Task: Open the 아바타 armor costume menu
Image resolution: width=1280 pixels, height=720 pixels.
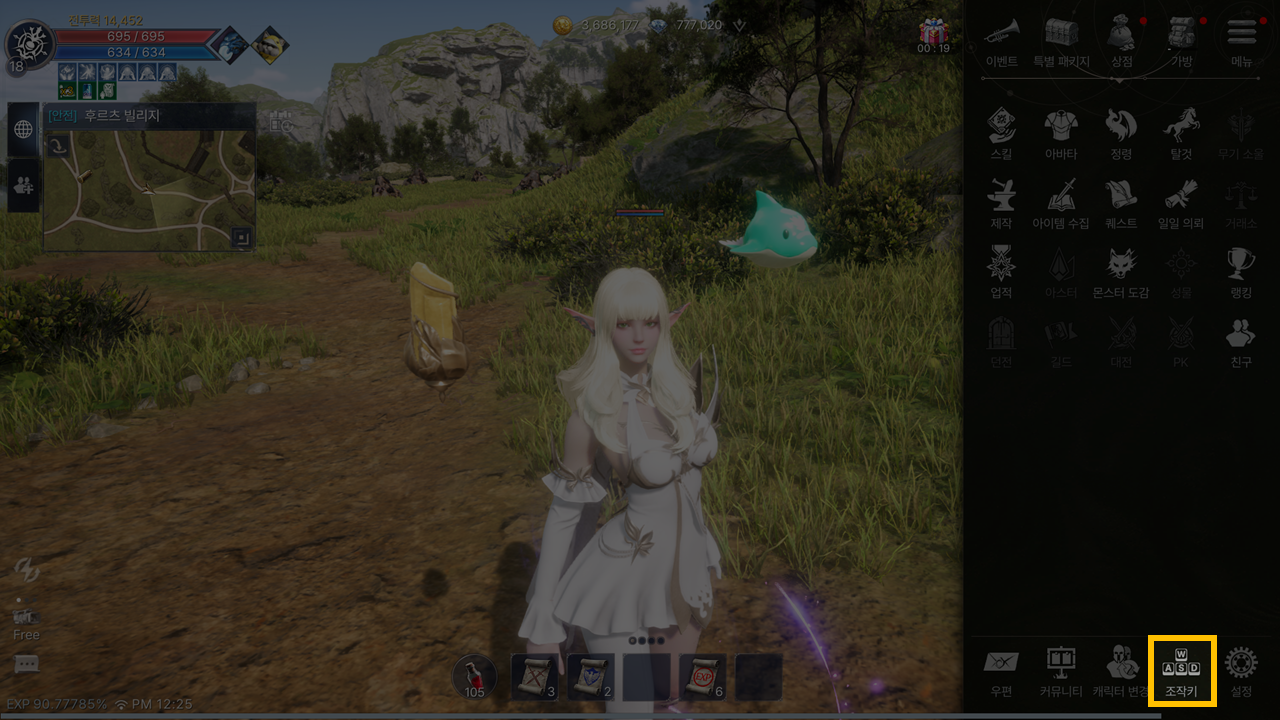Action: pyautogui.click(x=1061, y=134)
